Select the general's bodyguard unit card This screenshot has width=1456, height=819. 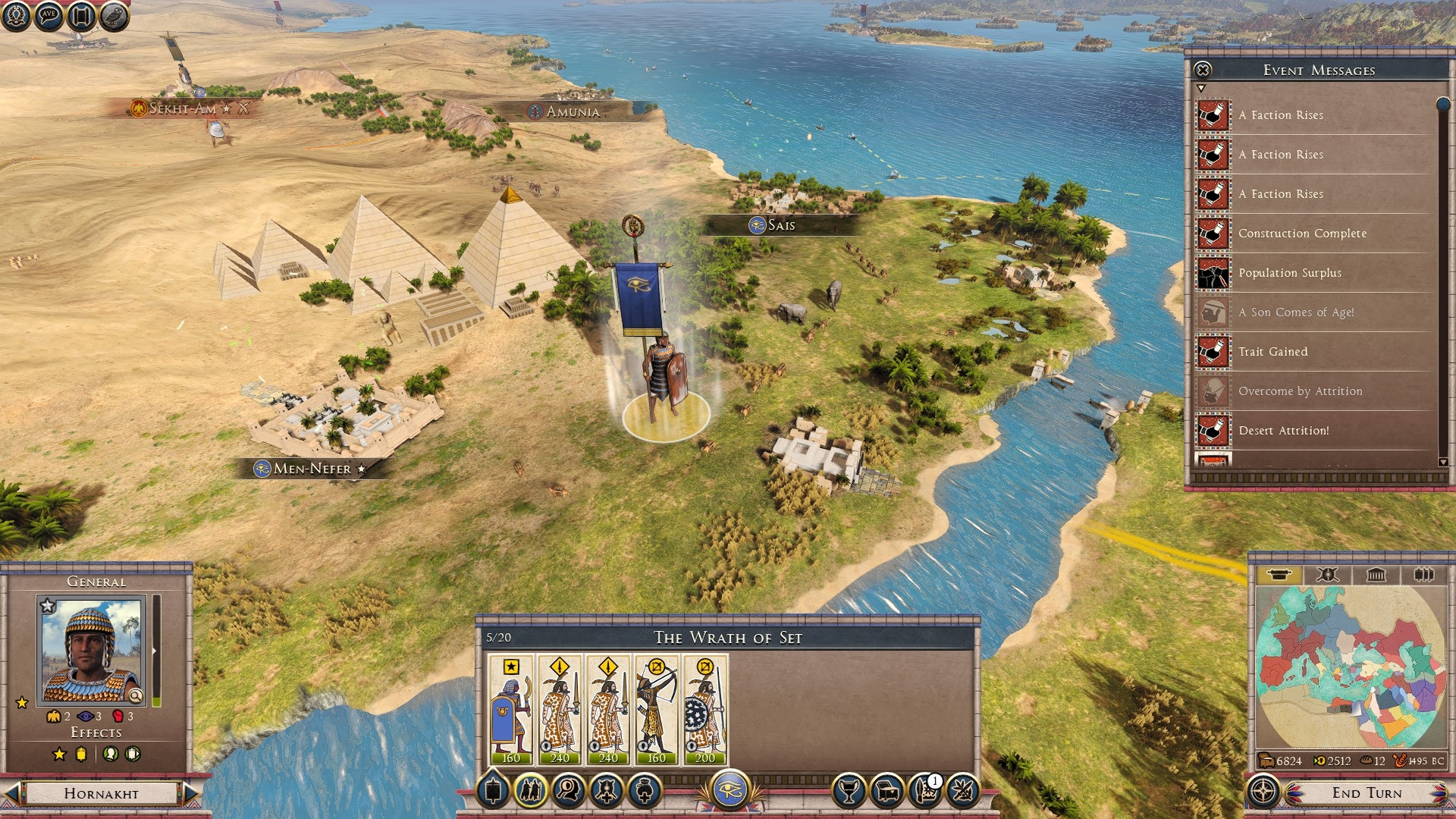tap(511, 710)
